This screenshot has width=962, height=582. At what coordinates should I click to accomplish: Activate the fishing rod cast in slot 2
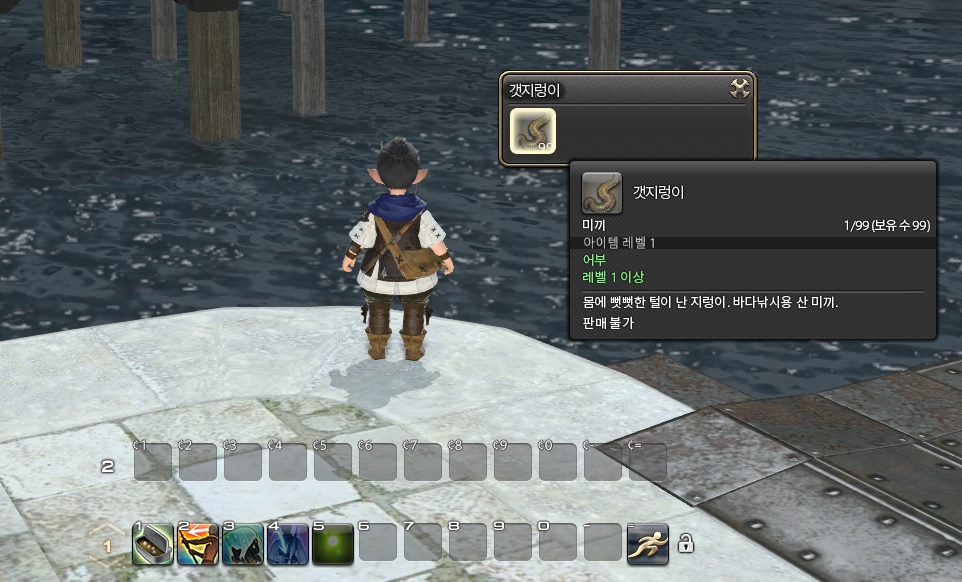pyautogui.click(x=196, y=543)
